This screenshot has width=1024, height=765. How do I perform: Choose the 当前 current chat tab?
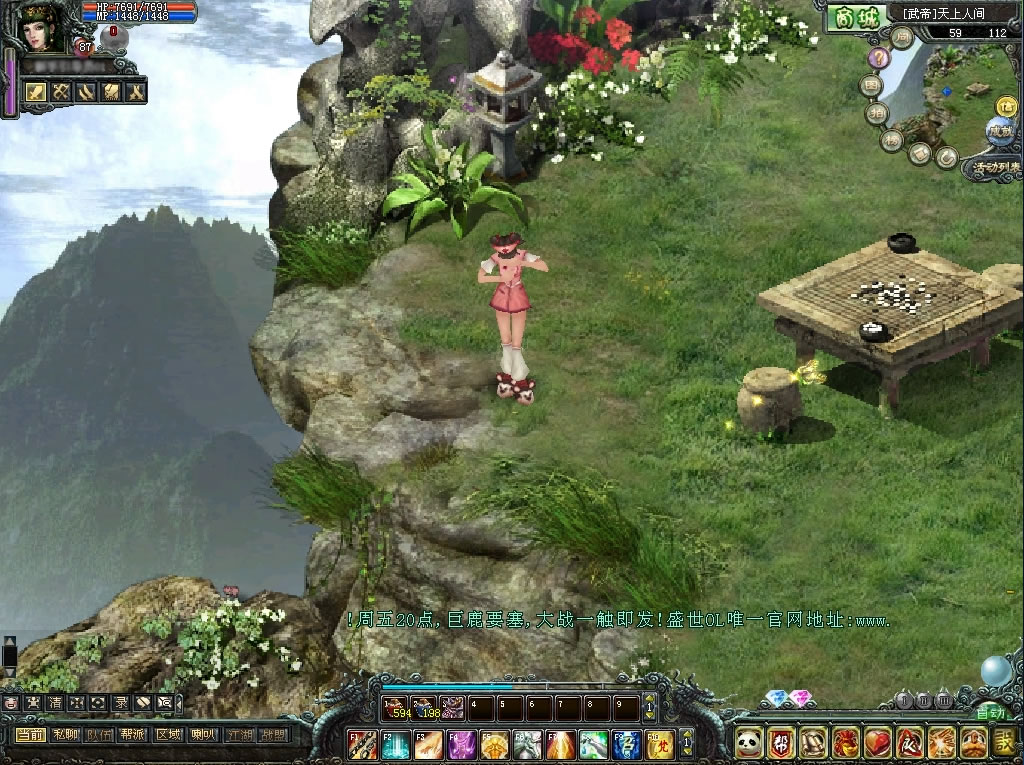(x=31, y=734)
